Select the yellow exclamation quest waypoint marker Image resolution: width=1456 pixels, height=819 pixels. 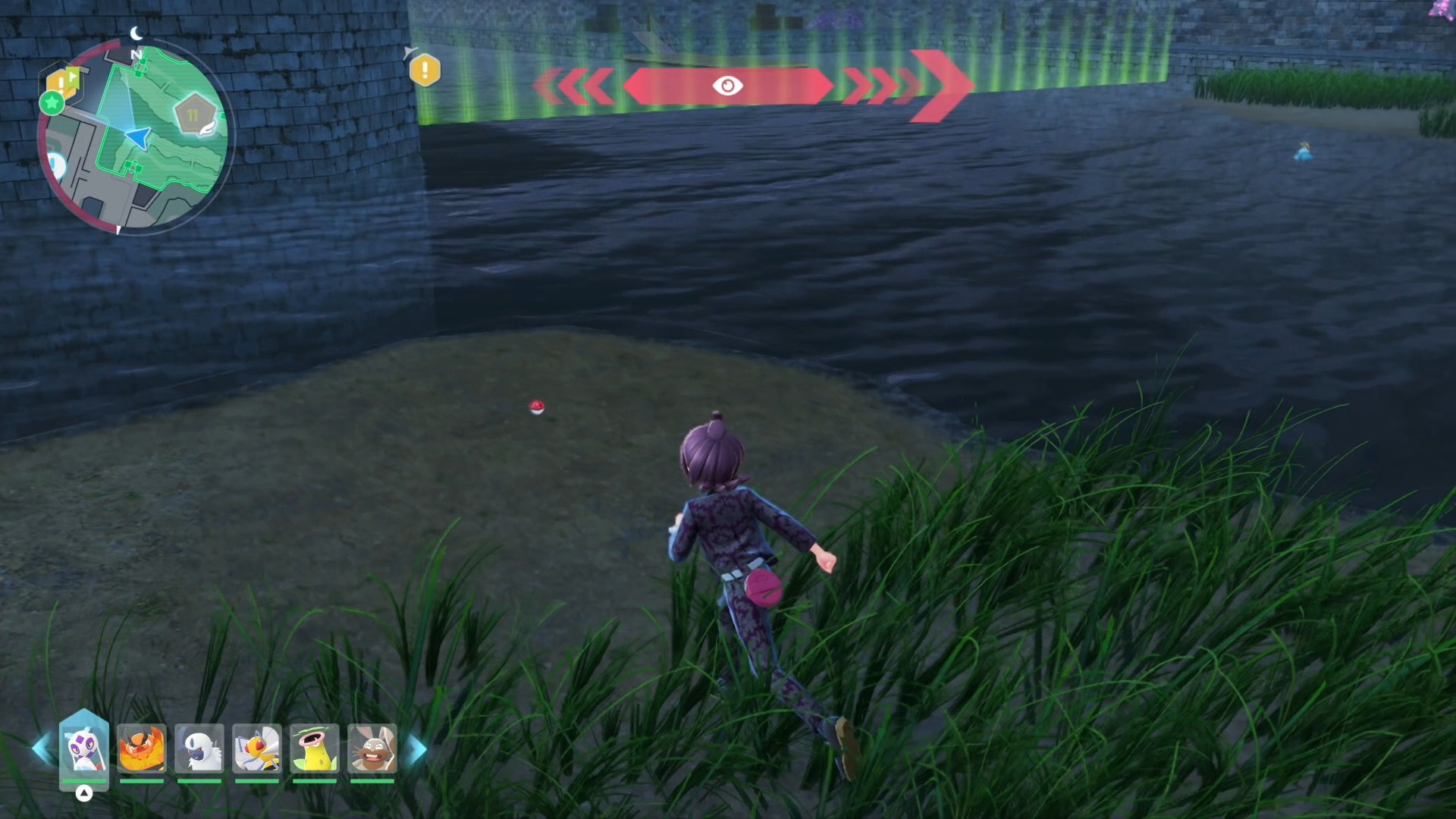coord(425,71)
